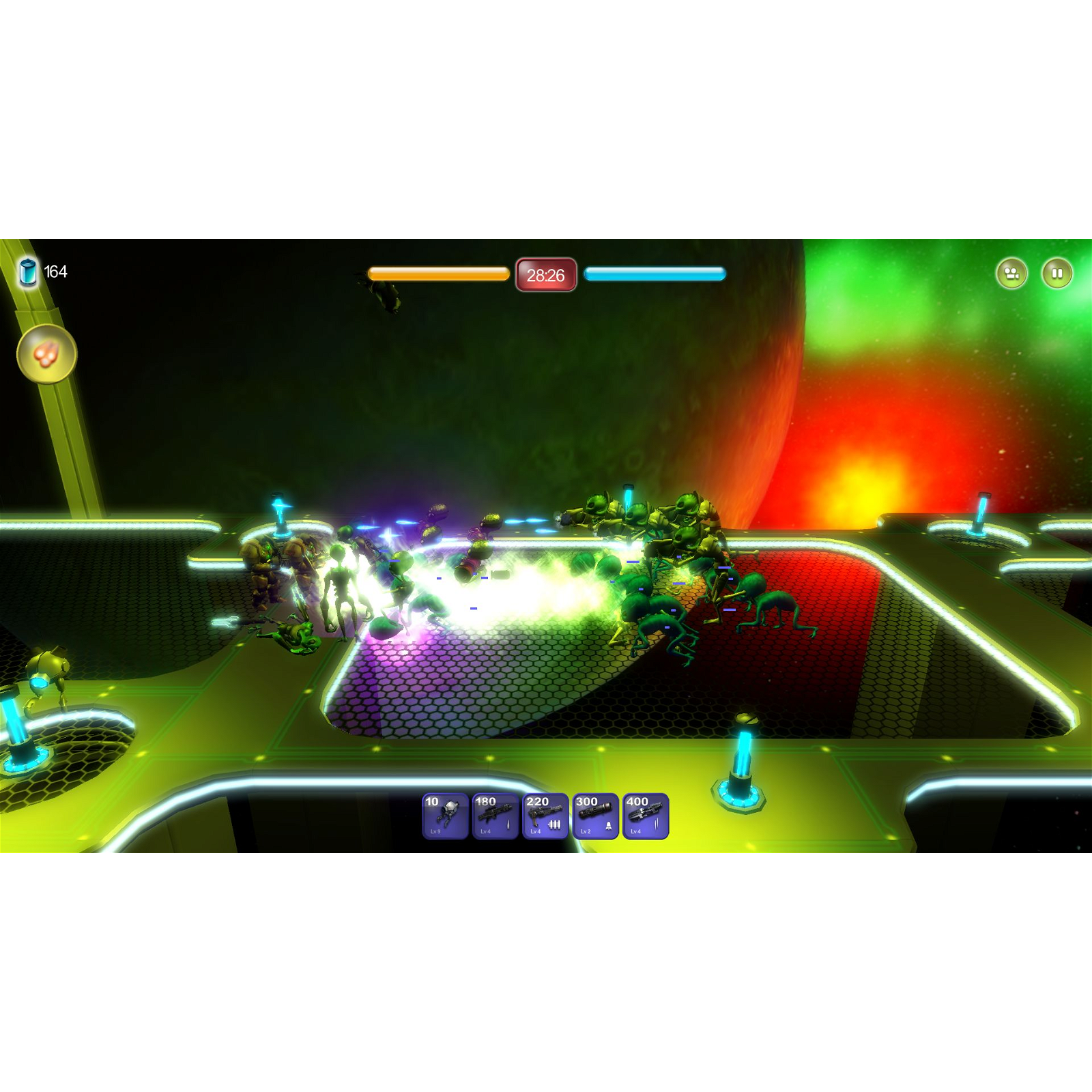
Task: Select the 220-cost minigun weapon card
Action: click(545, 819)
